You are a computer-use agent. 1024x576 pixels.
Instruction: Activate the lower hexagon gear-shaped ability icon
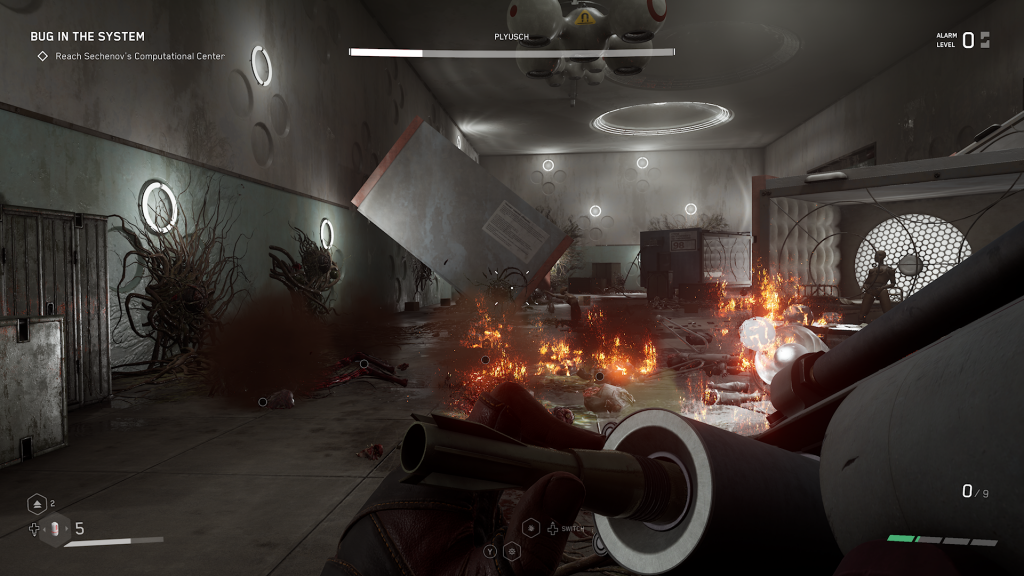pyautogui.click(x=511, y=550)
